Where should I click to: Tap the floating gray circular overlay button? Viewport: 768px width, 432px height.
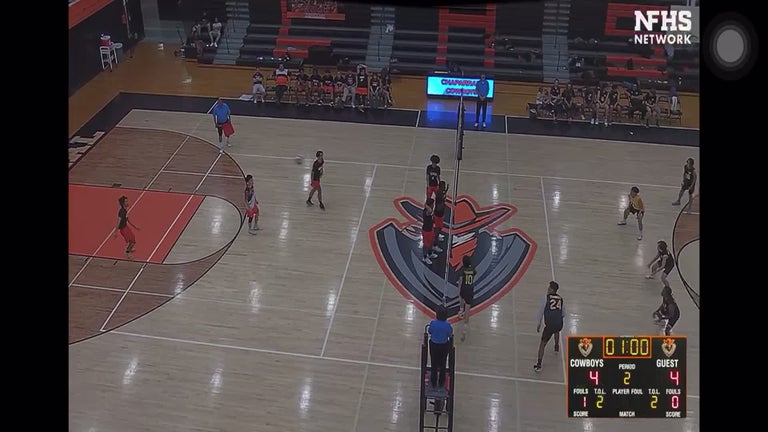(730, 45)
